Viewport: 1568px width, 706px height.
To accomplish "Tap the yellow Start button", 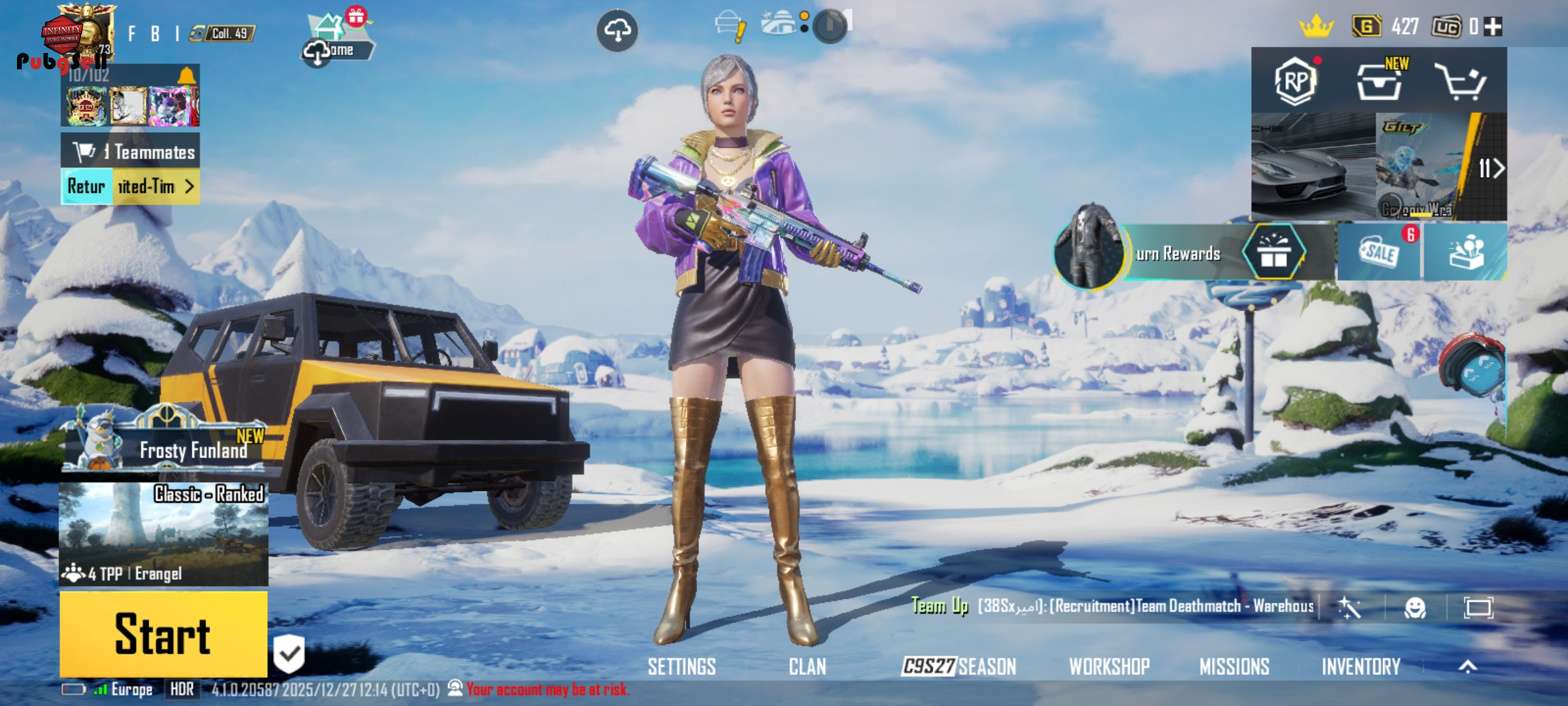I will 163,633.
